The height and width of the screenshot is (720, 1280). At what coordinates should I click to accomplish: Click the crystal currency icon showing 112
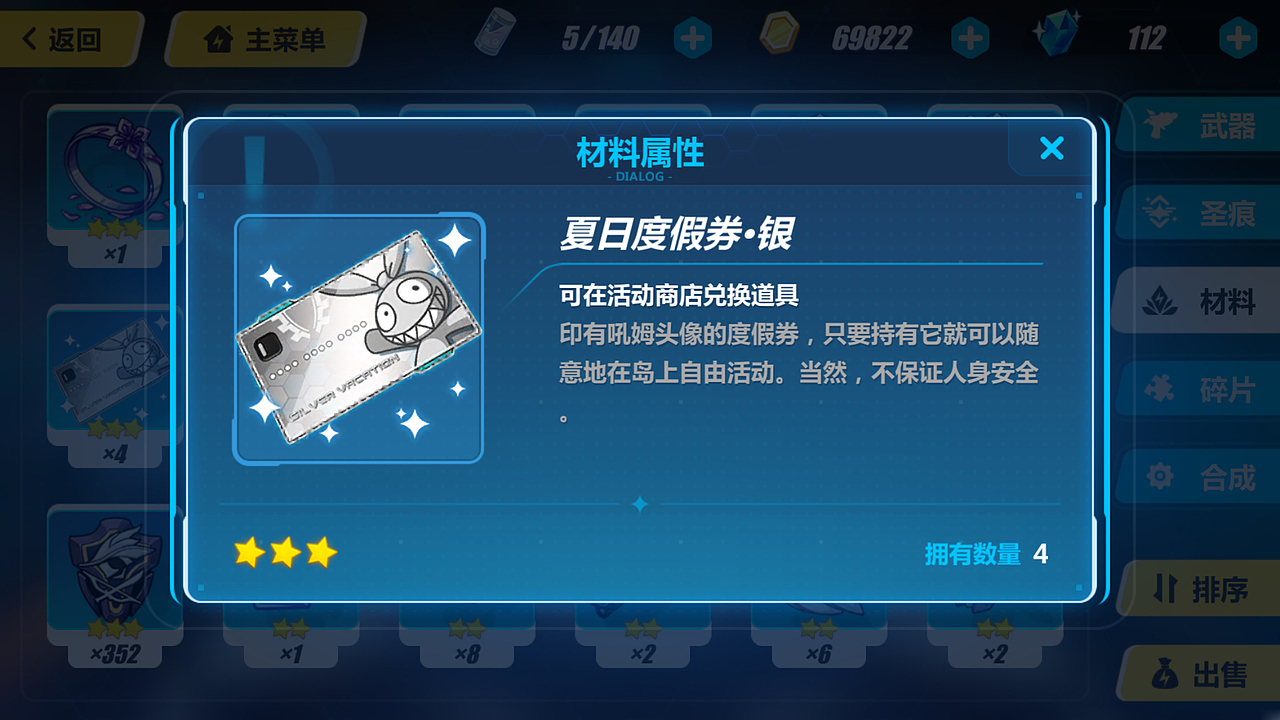coord(1056,33)
